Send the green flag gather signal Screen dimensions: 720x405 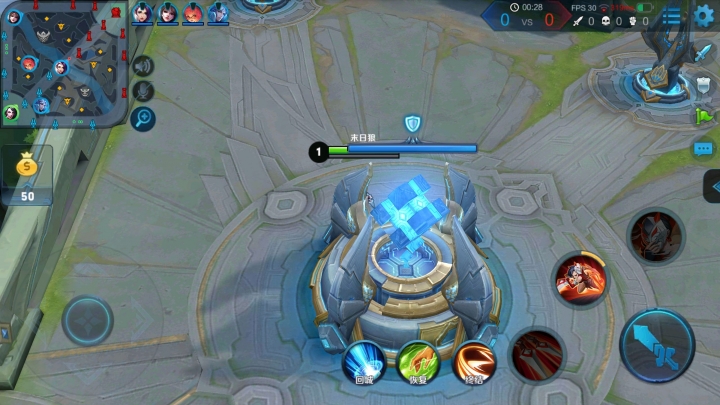703,116
